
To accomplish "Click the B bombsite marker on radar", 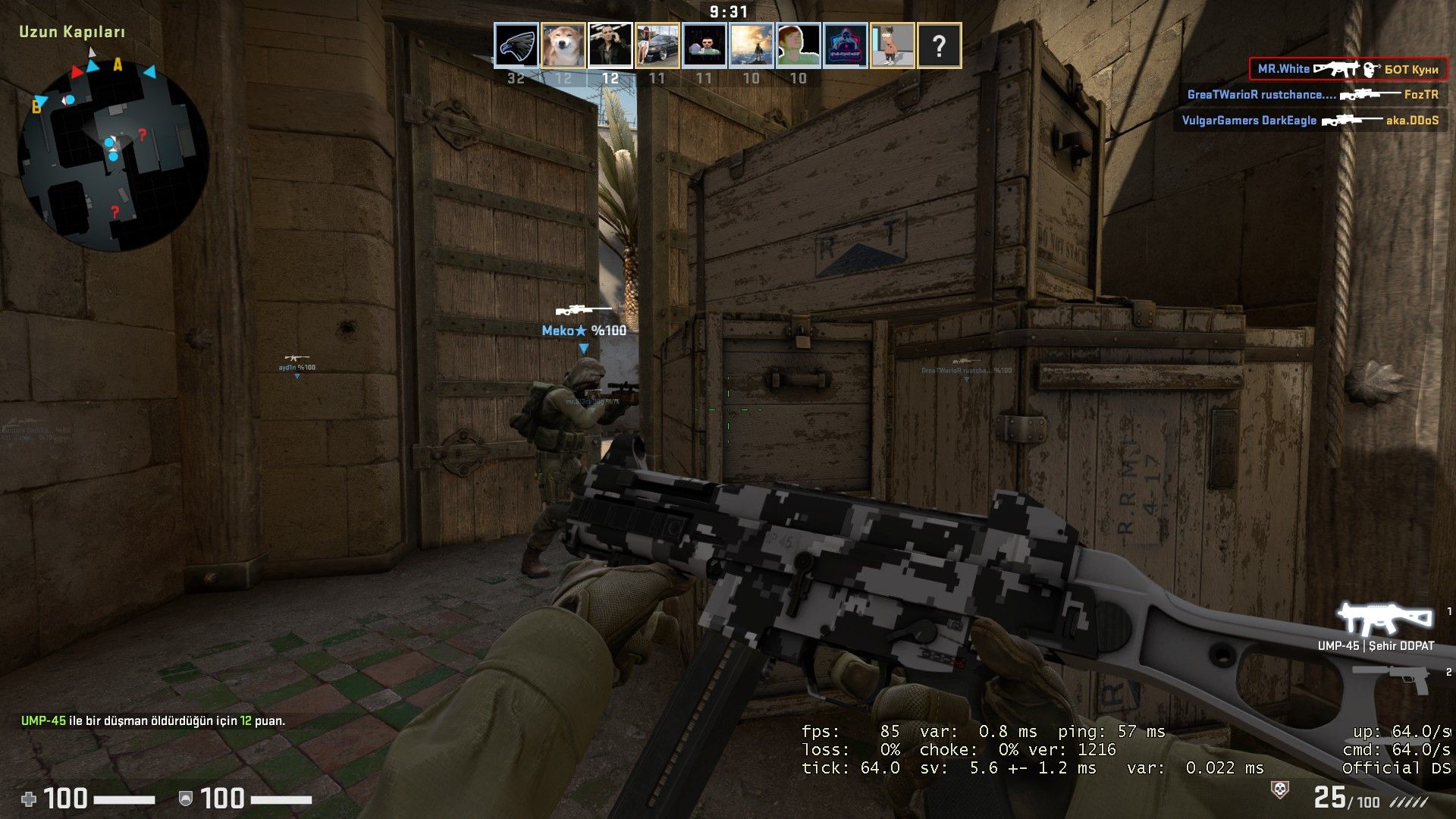I will [36, 108].
